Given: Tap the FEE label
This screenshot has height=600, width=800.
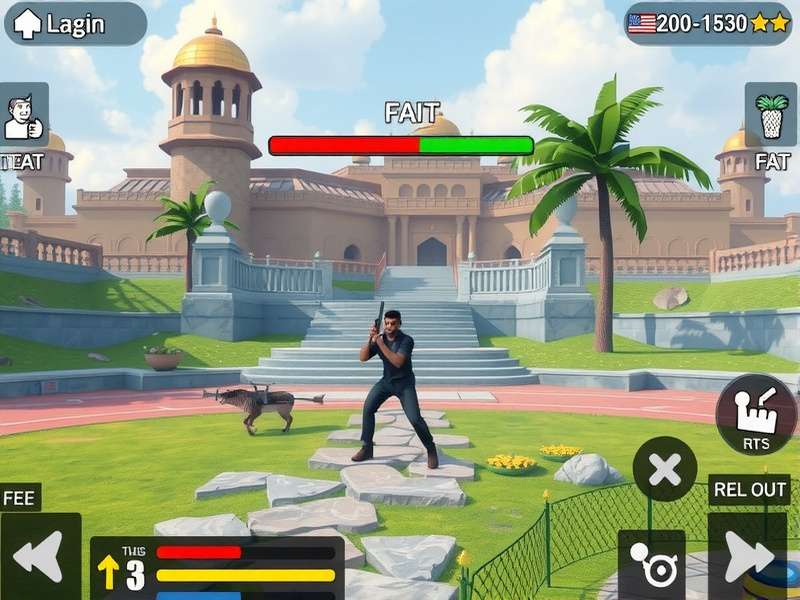Looking at the screenshot, I should pos(20,497).
